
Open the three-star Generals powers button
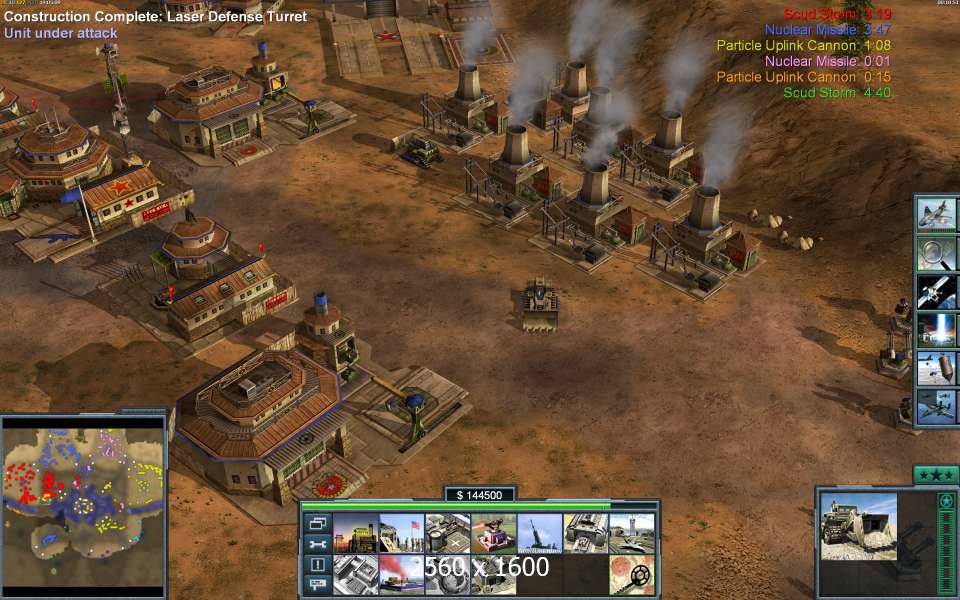[x=936, y=474]
